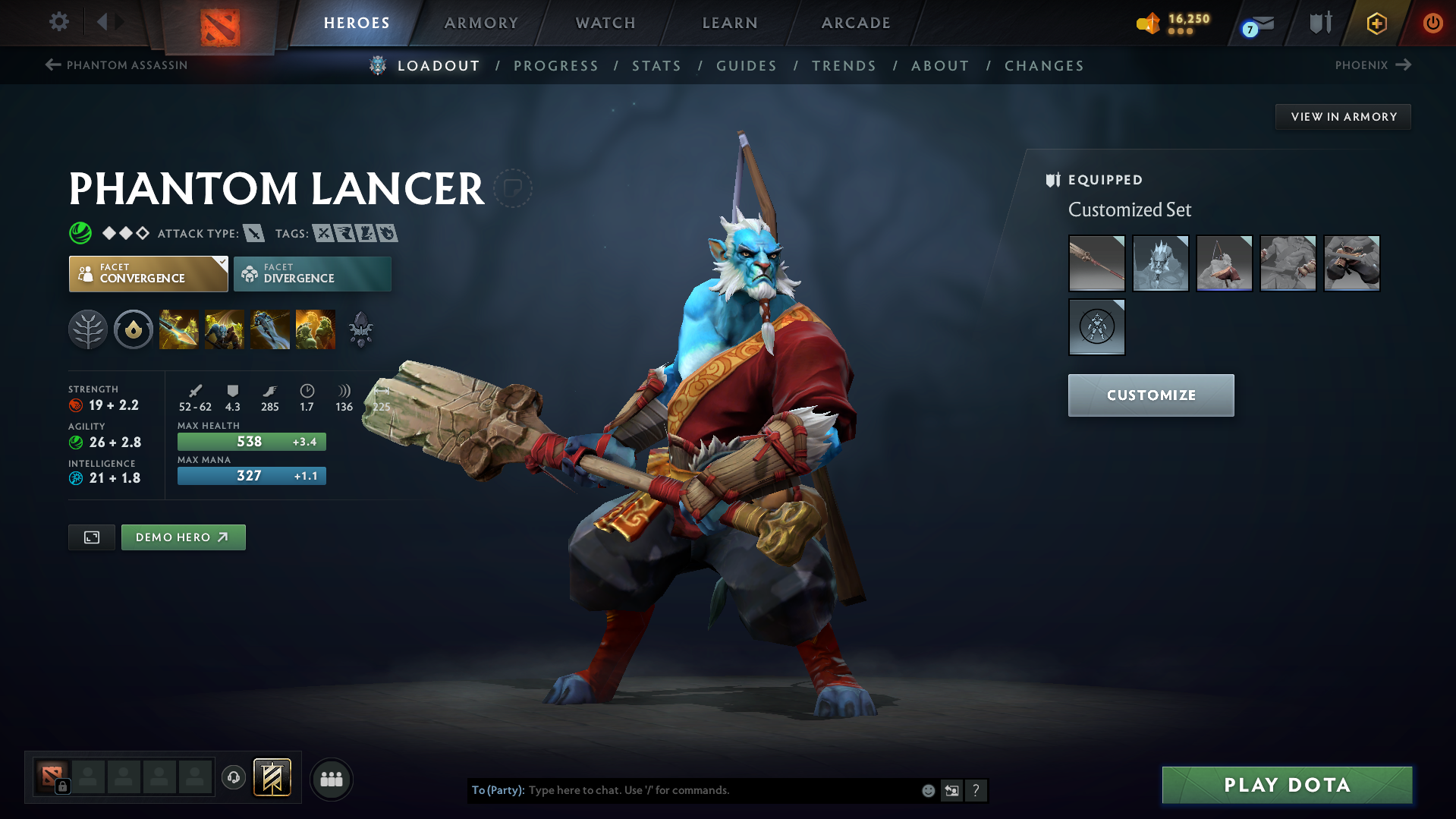1456x819 pixels.
Task: Switch to the Convergence facet
Action: tap(148, 273)
